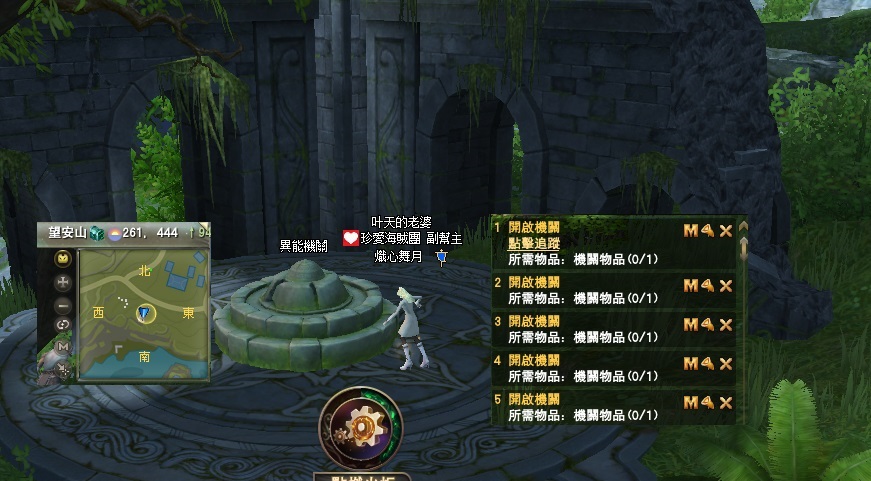871x481 pixels.
Task: Zoom out the minimap with minus button
Action: pos(62,304)
